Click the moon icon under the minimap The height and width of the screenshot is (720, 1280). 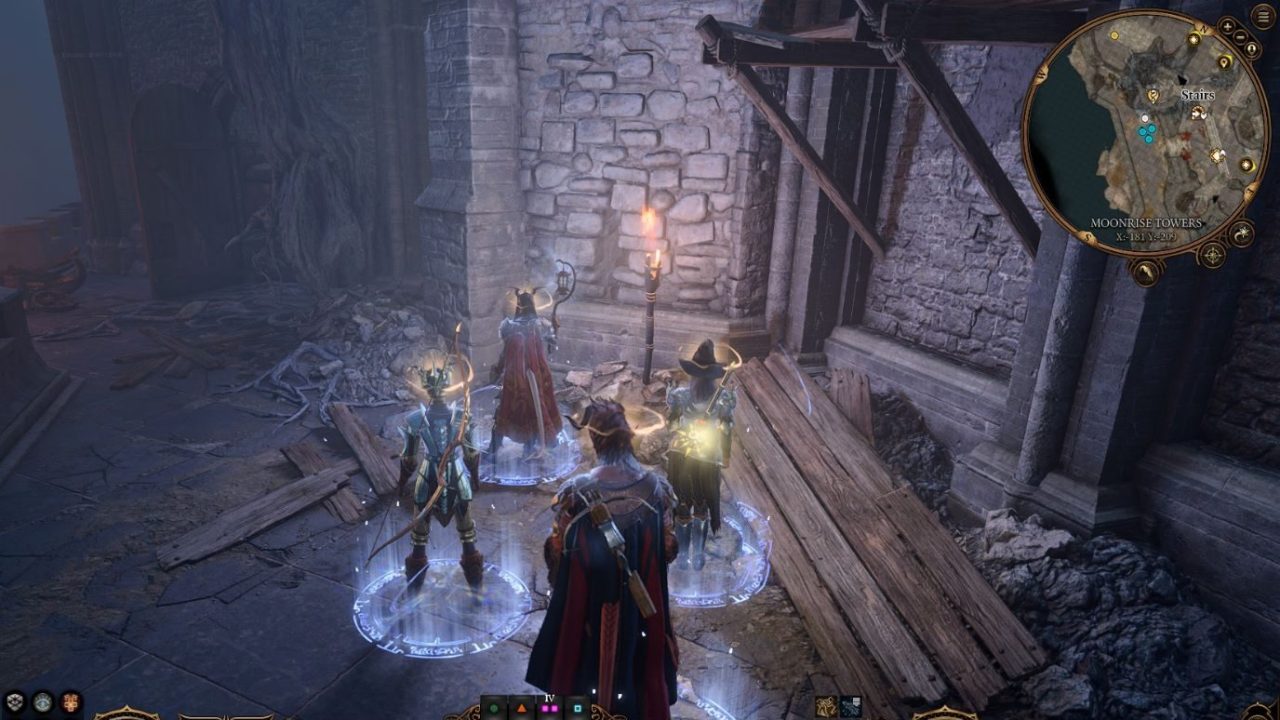coord(1243,233)
